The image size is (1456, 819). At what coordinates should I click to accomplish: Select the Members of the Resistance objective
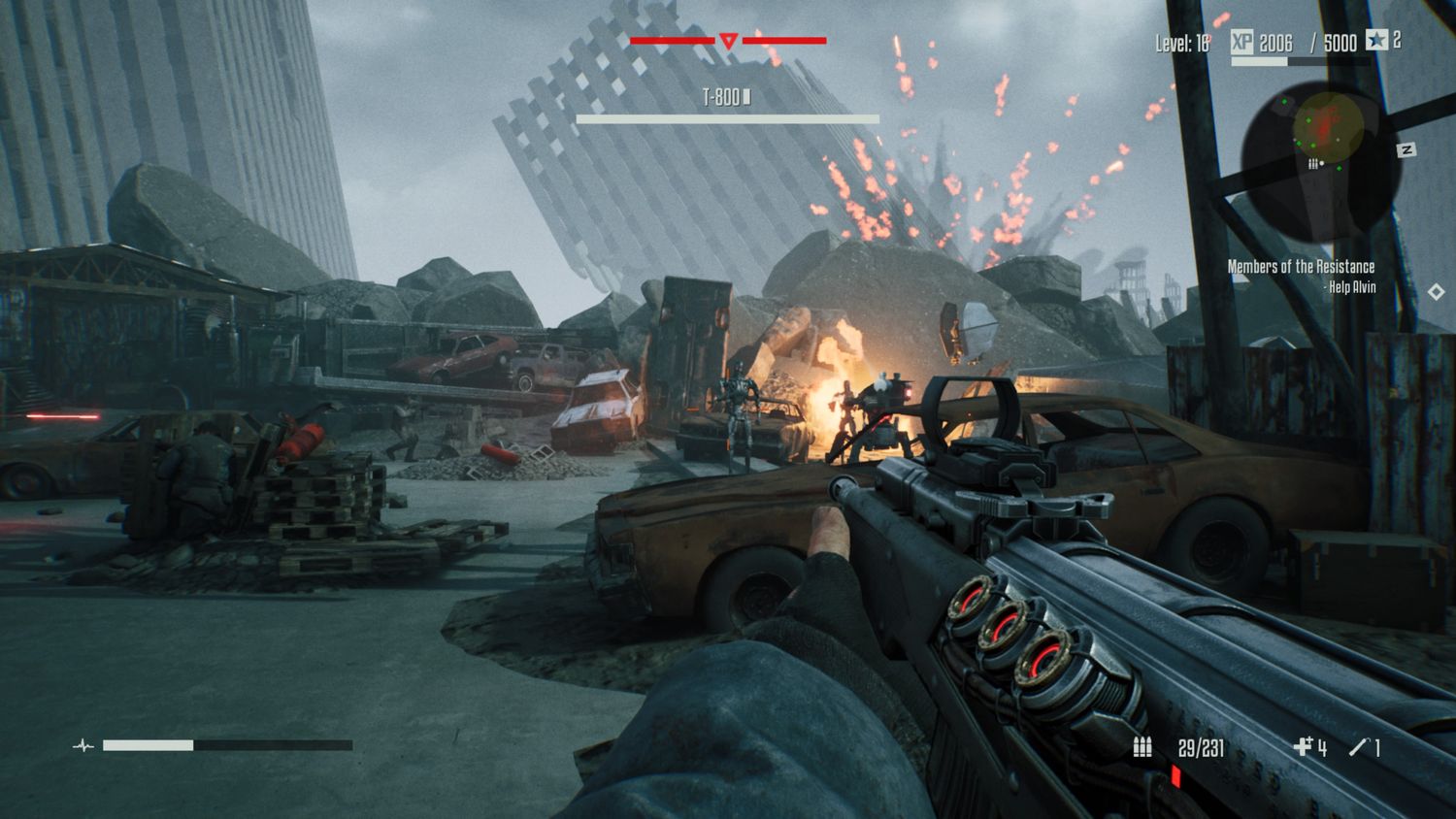(1300, 267)
